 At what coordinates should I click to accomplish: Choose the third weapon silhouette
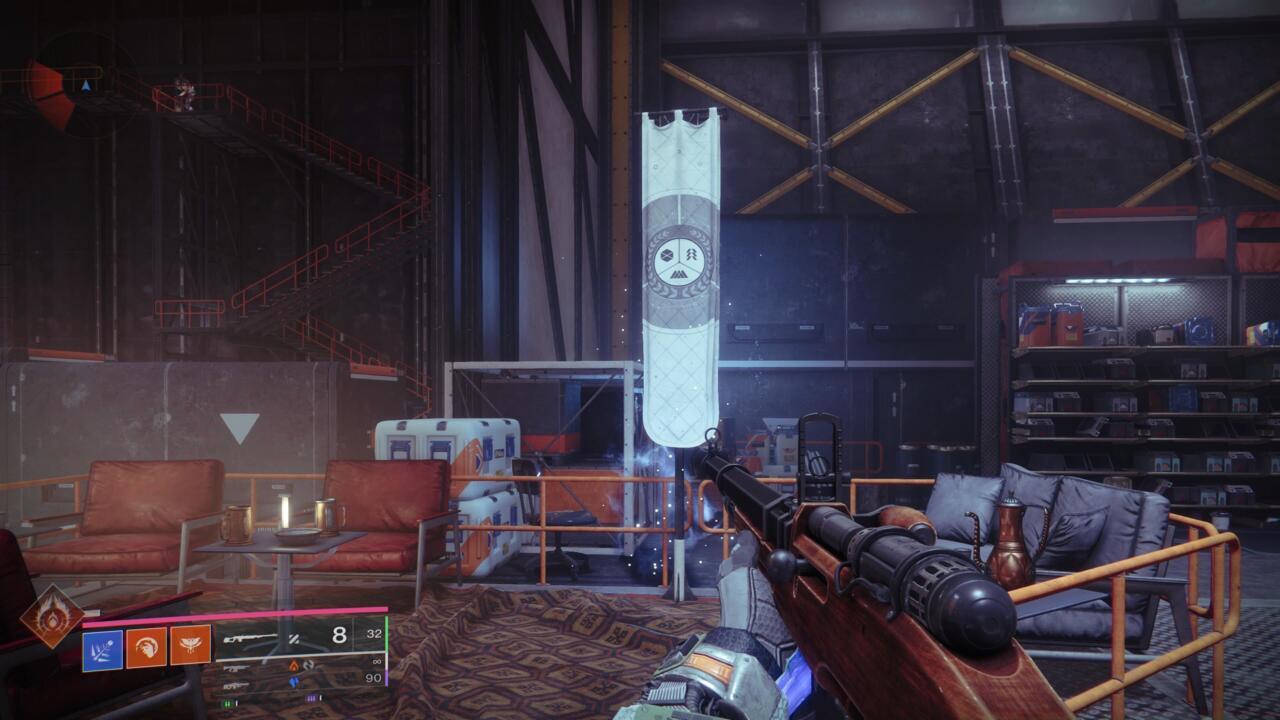pyautogui.click(x=236, y=685)
